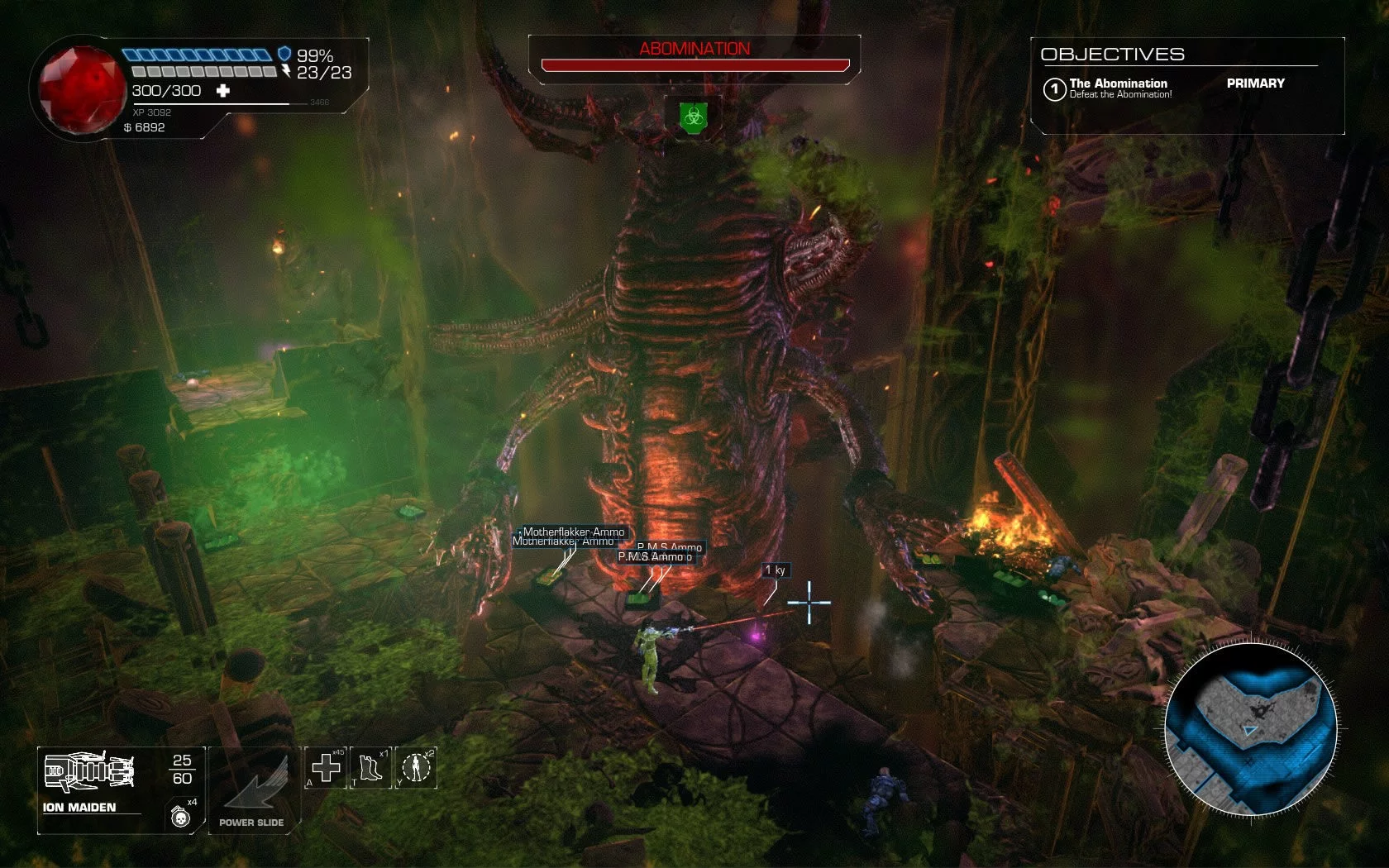Use the skull grenade icon
Image resolution: width=1389 pixels, height=868 pixels.
coord(180,817)
